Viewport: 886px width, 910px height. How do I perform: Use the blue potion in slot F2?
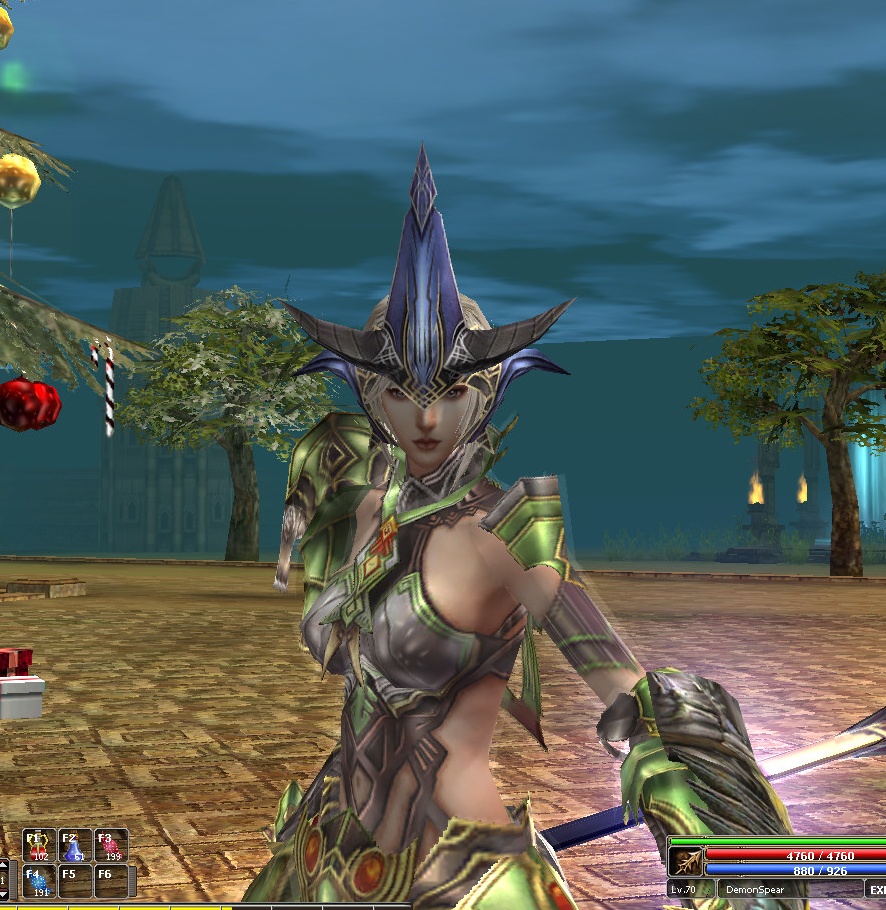click(x=75, y=845)
